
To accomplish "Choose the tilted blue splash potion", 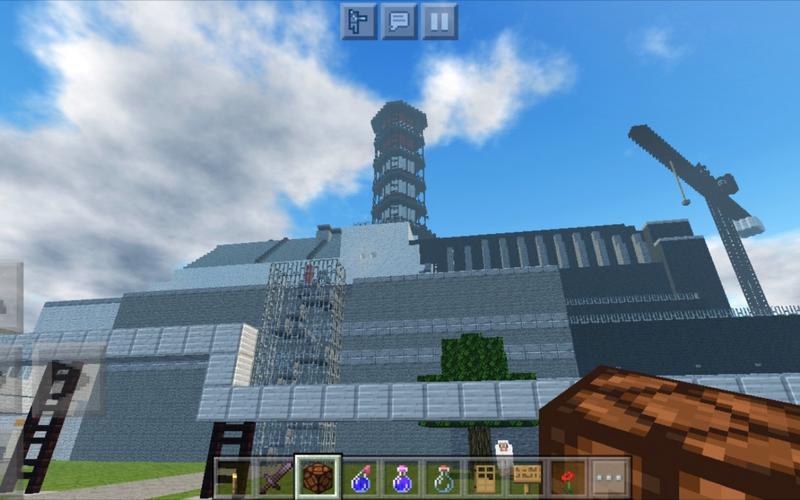I will click(x=362, y=477).
